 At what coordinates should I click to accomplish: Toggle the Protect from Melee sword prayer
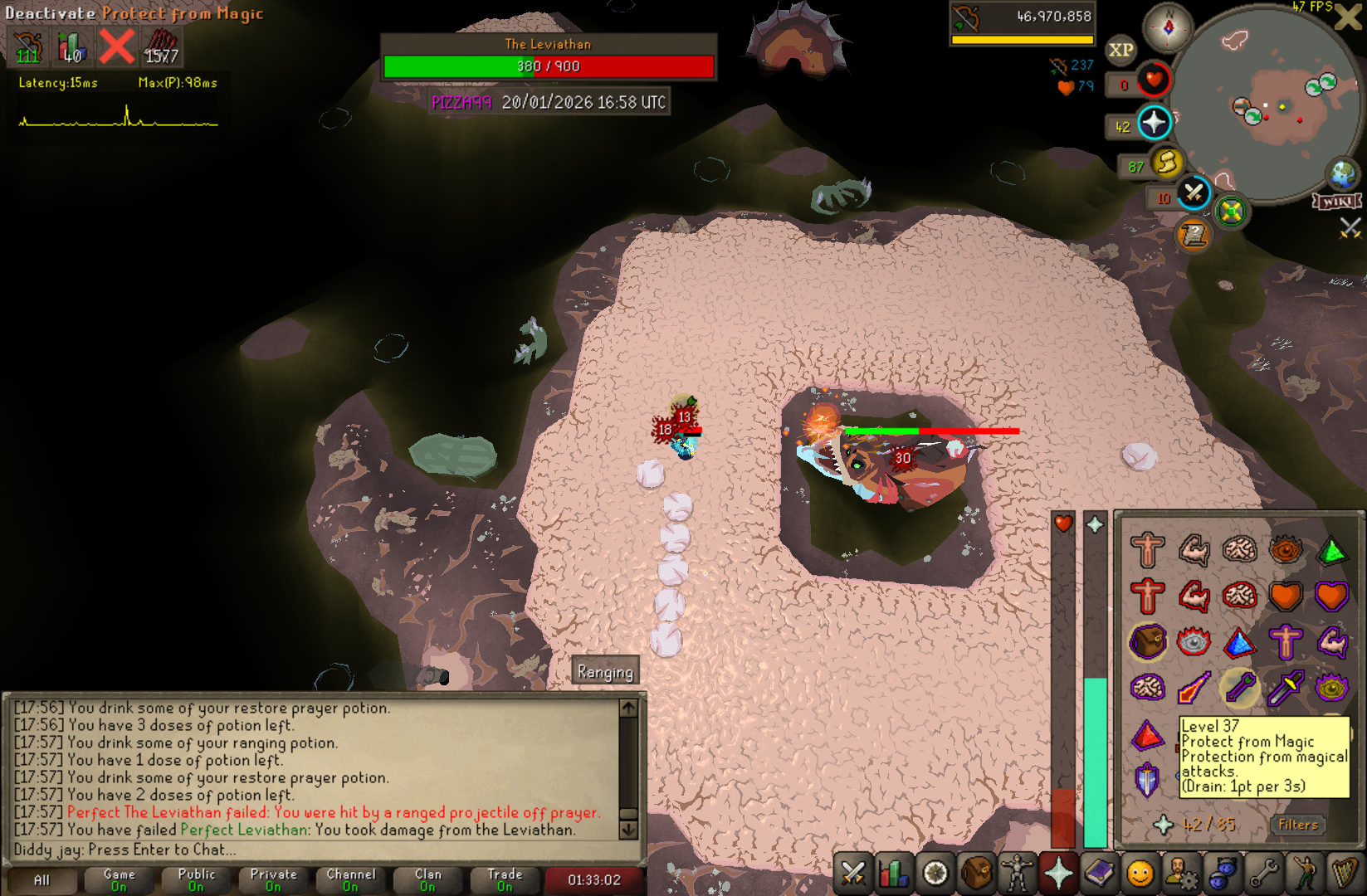pos(1286,687)
